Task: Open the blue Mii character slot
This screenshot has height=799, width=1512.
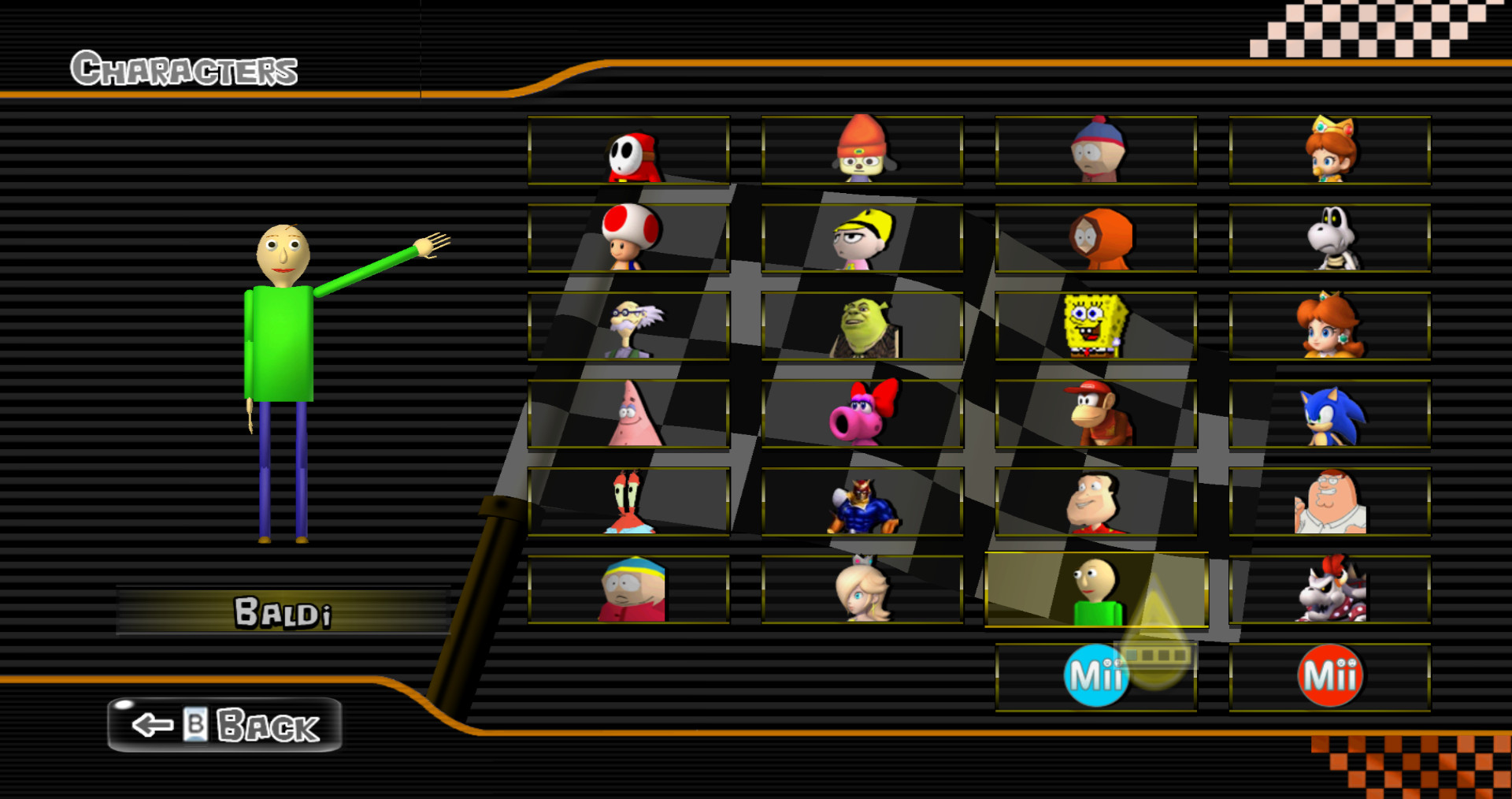Action: (1095, 674)
